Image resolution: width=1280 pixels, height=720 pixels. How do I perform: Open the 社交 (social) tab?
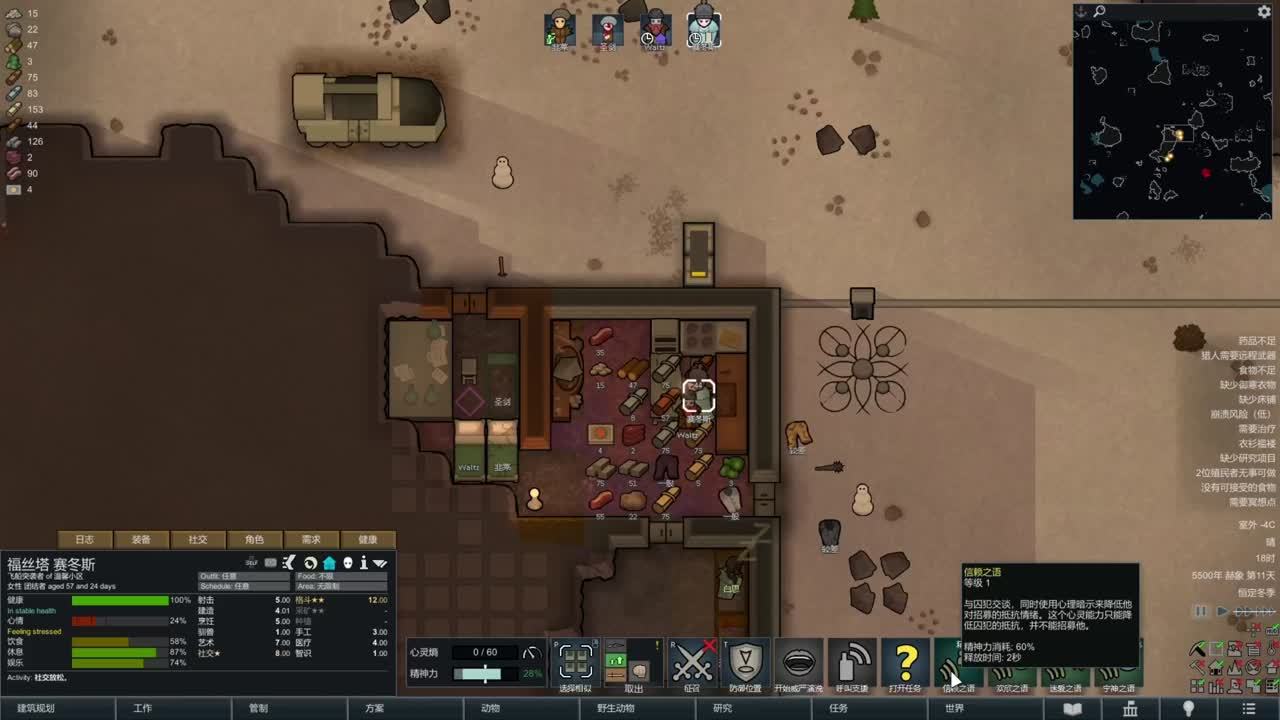198,539
